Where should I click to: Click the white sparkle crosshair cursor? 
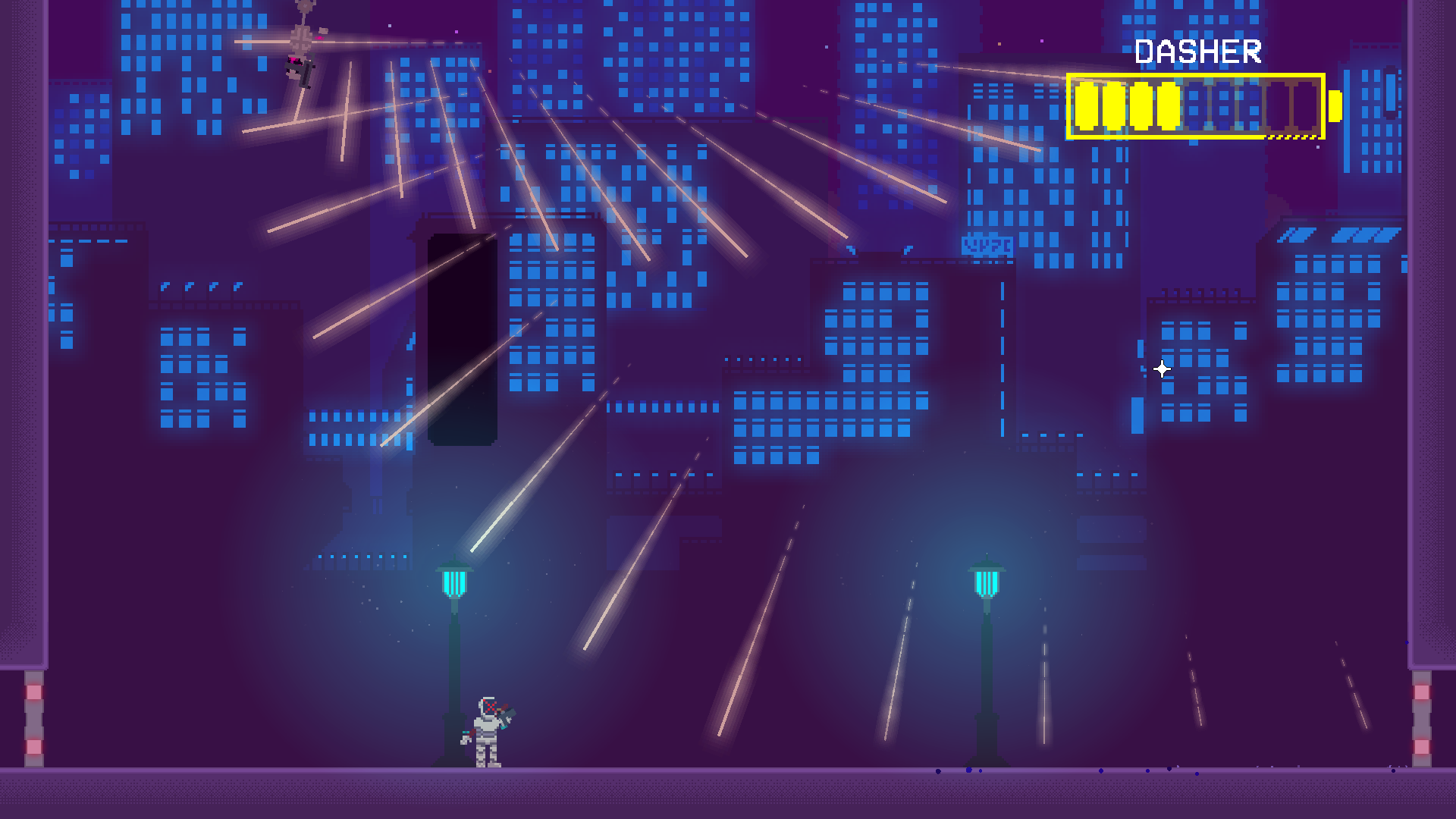tap(1160, 368)
